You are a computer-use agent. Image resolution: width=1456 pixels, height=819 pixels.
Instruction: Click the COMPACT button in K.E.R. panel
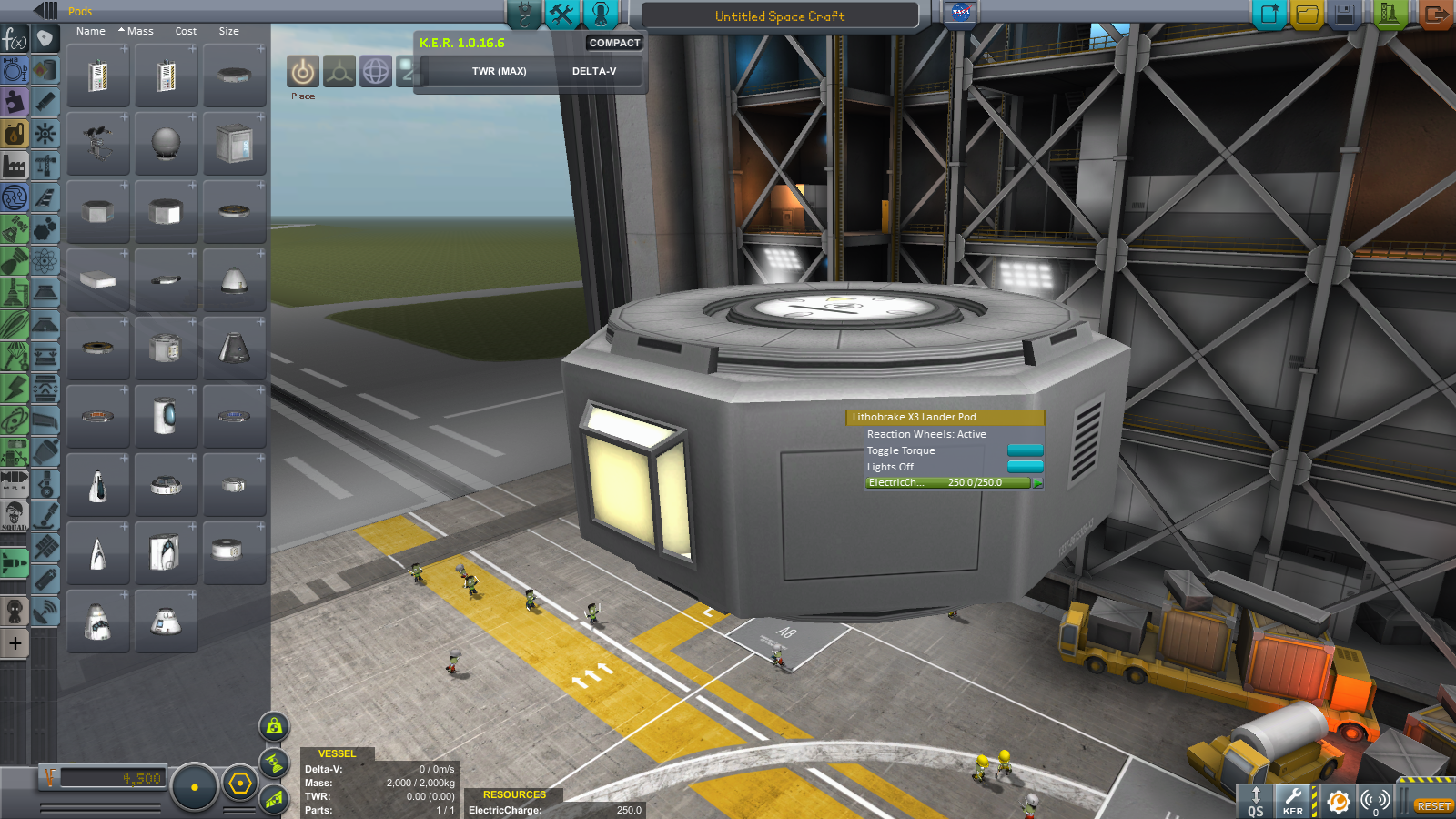[614, 43]
